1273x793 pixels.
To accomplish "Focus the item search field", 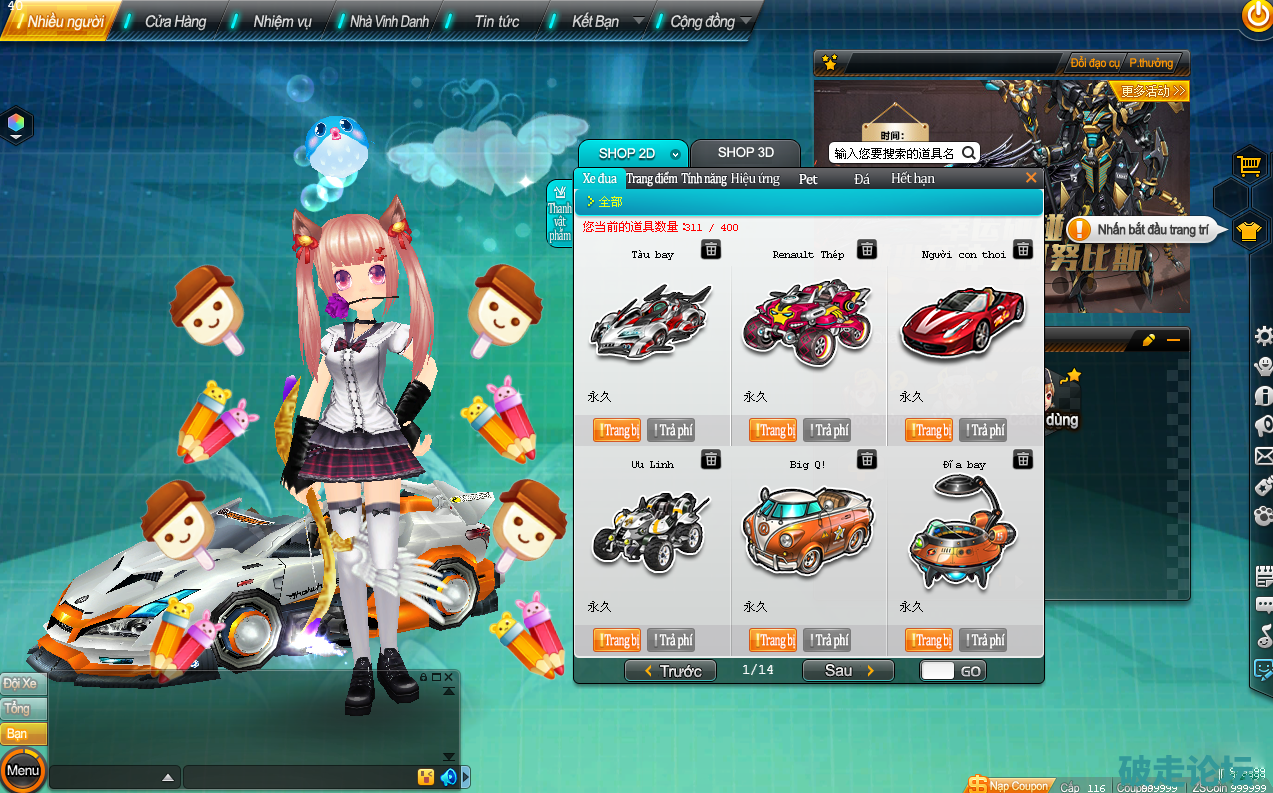I will [894, 153].
